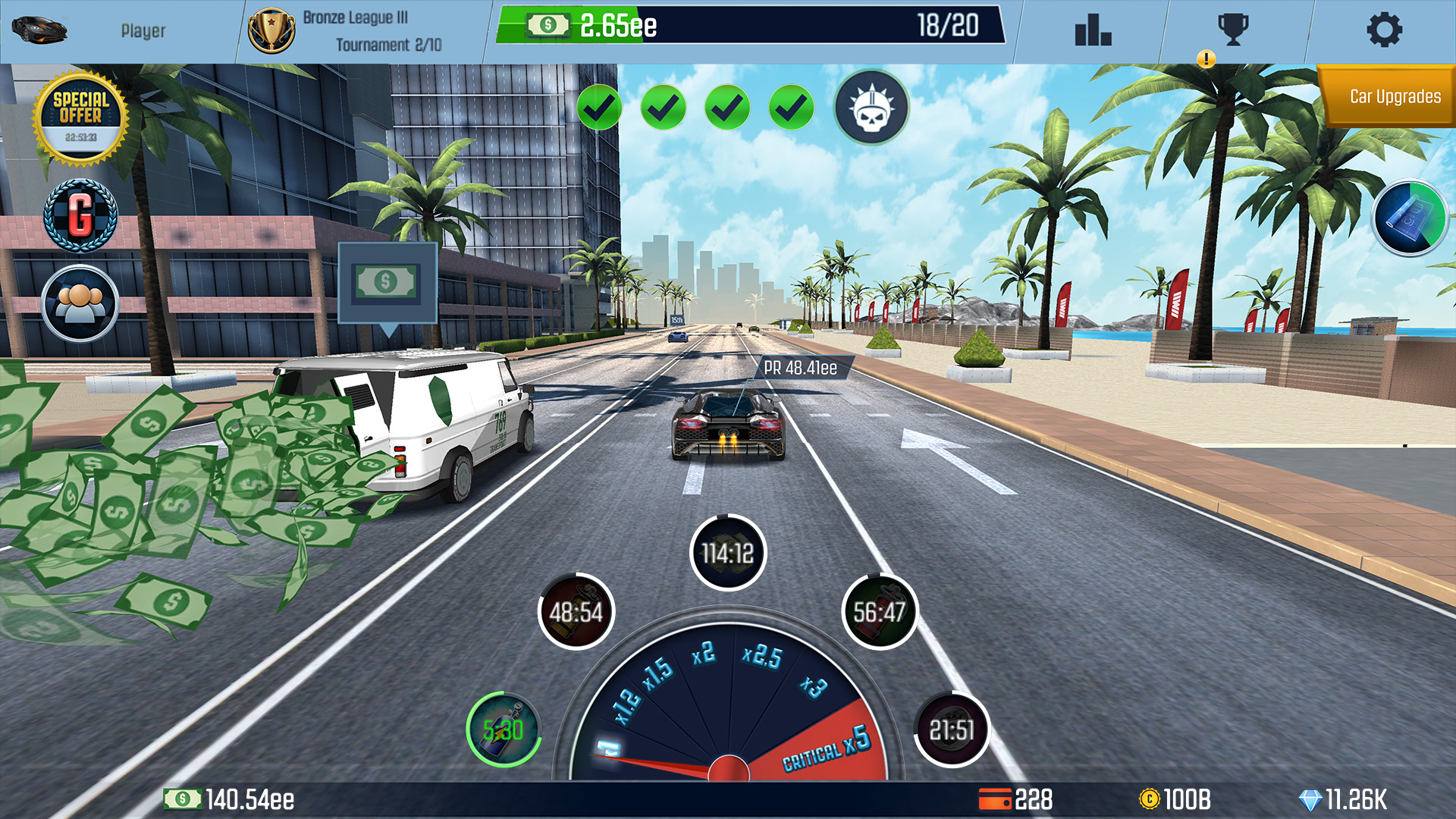
Task: Tap the fourth green checkmark milestone
Action: click(791, 107)
